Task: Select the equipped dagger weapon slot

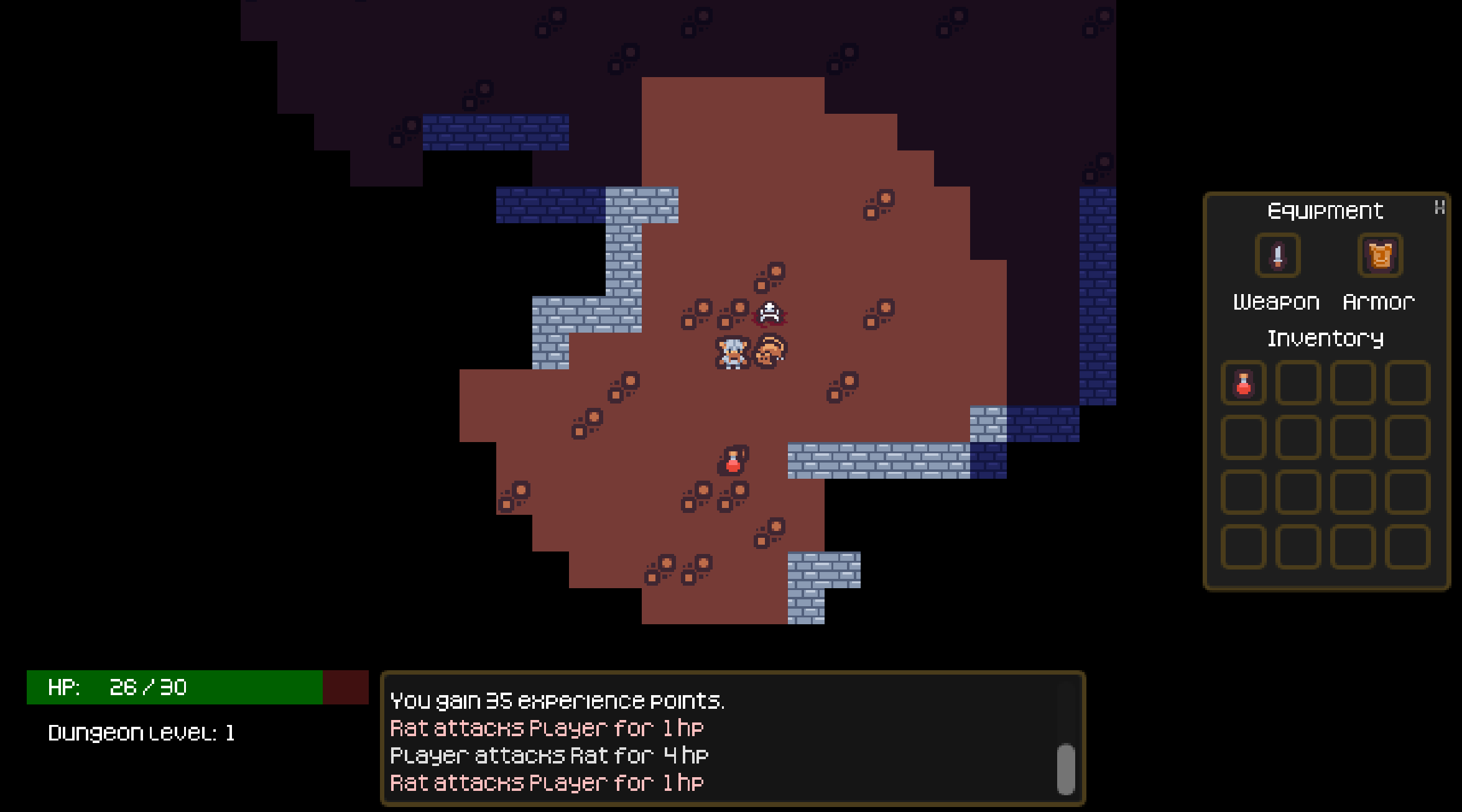Action: point(1277,256)
